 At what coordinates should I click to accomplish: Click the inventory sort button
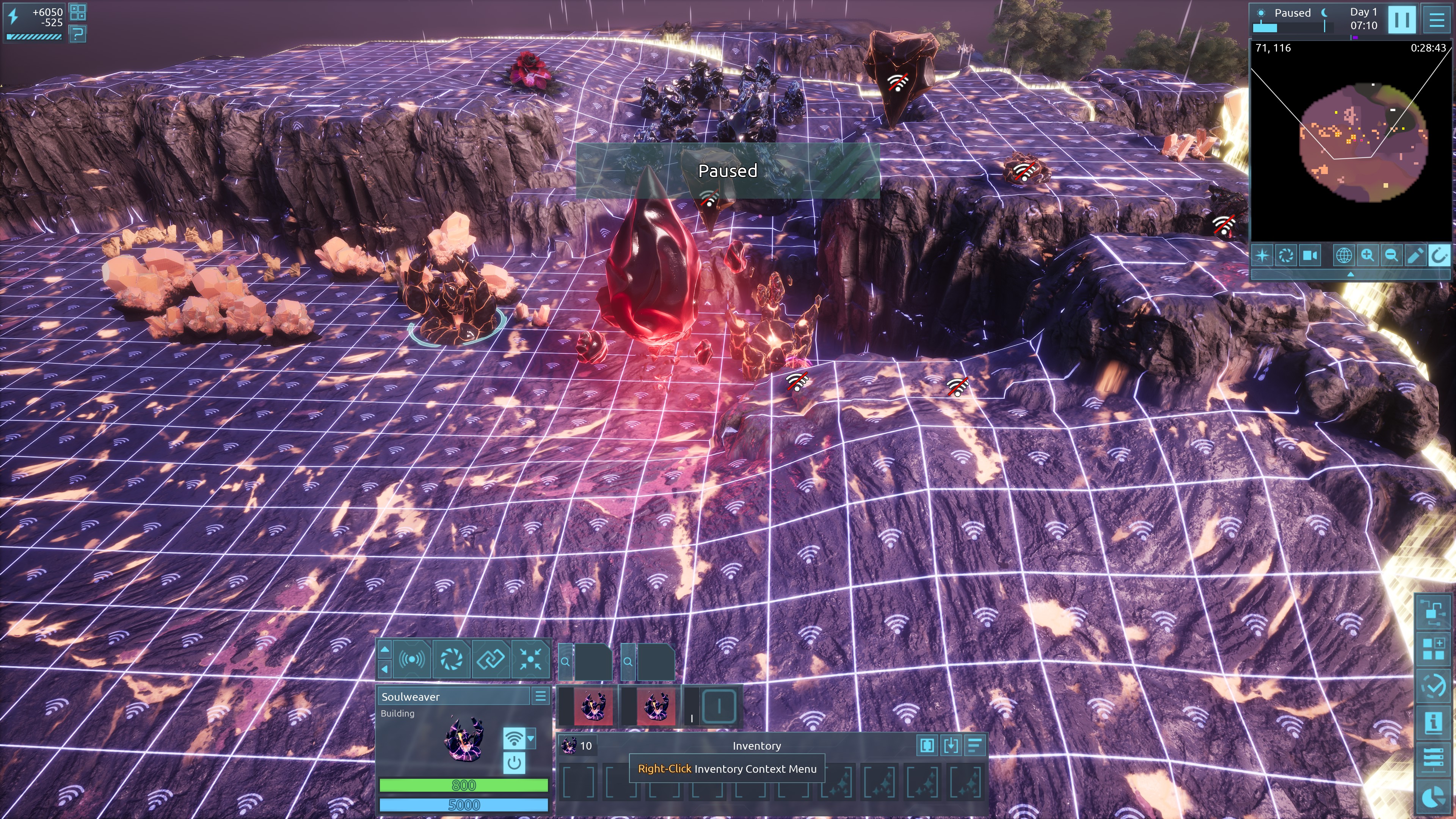tap(974, 745)
